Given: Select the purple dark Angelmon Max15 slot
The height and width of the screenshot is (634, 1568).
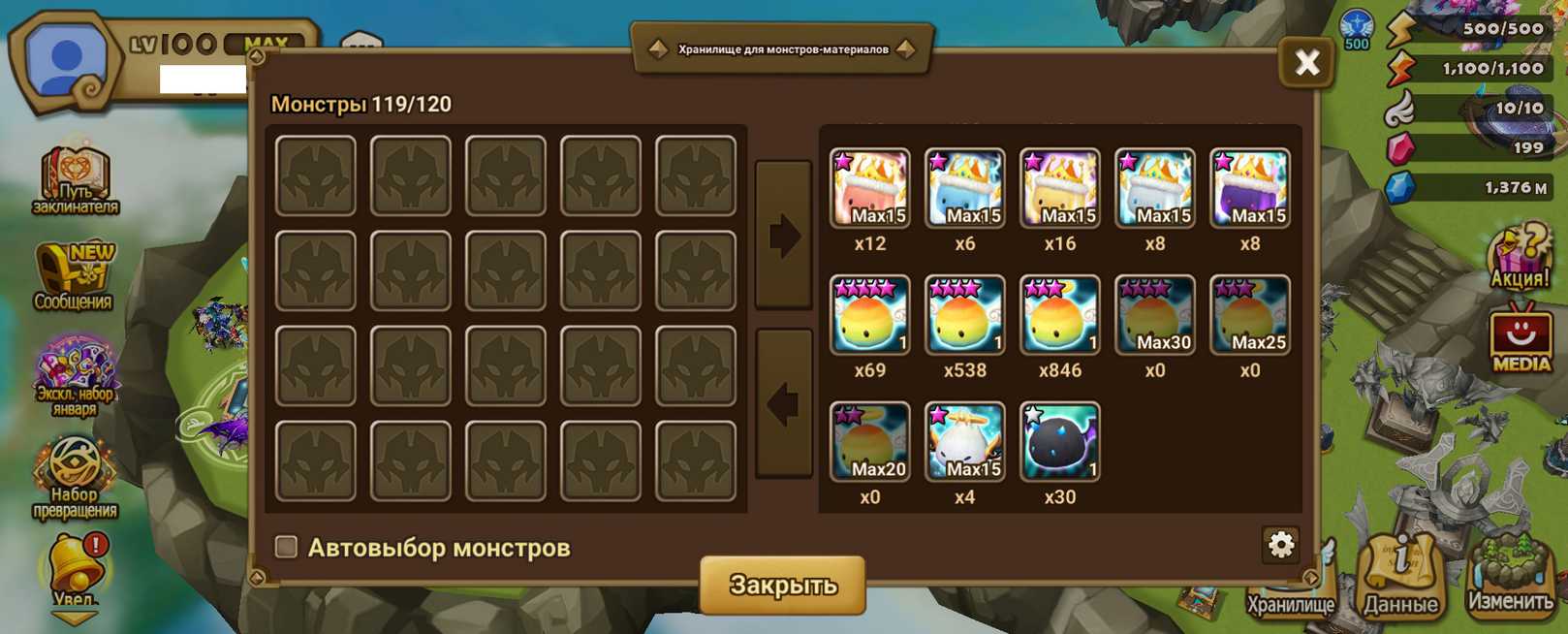Looking at the screenshot, I should pos(1249,189).
